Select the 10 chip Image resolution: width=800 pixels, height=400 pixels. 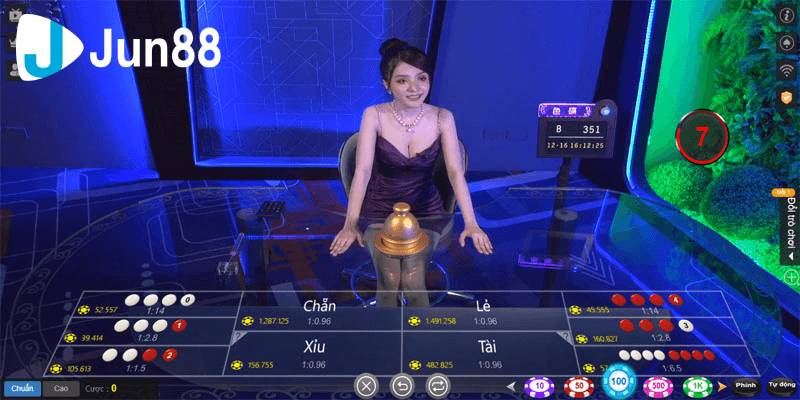tap(540, 385)
